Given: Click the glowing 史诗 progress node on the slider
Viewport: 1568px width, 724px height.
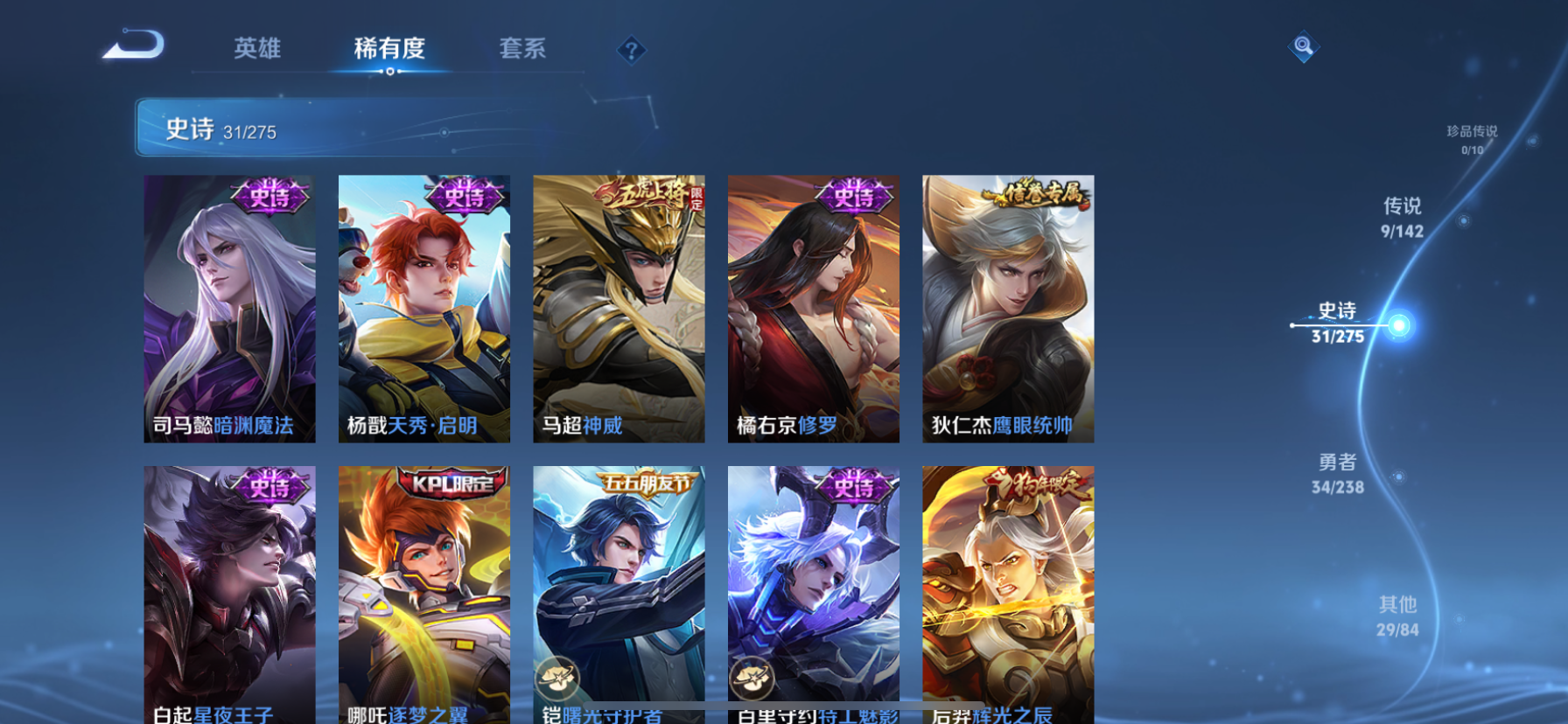Looking at the screenshot, I should [x=1400, y=326].
